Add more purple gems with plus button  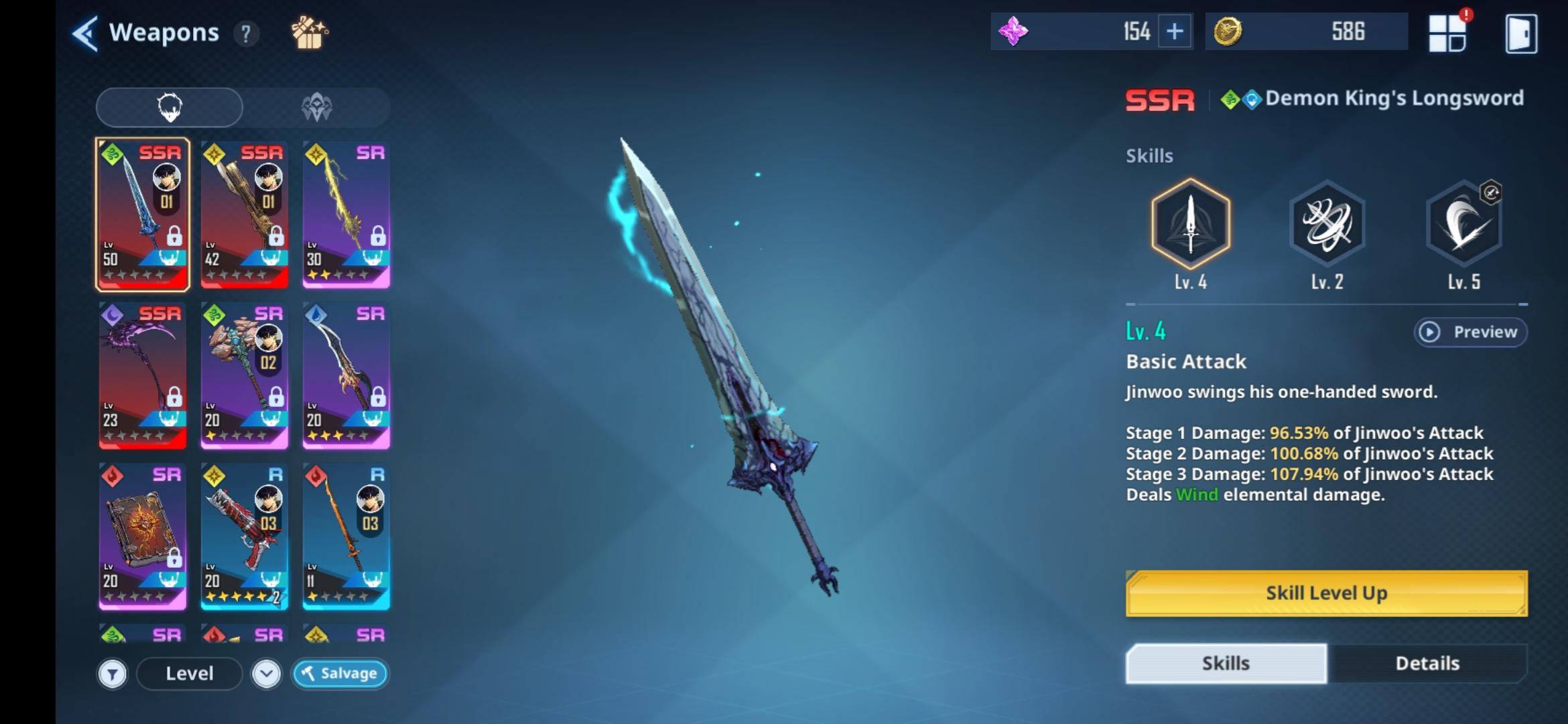tap(1175, 32)
